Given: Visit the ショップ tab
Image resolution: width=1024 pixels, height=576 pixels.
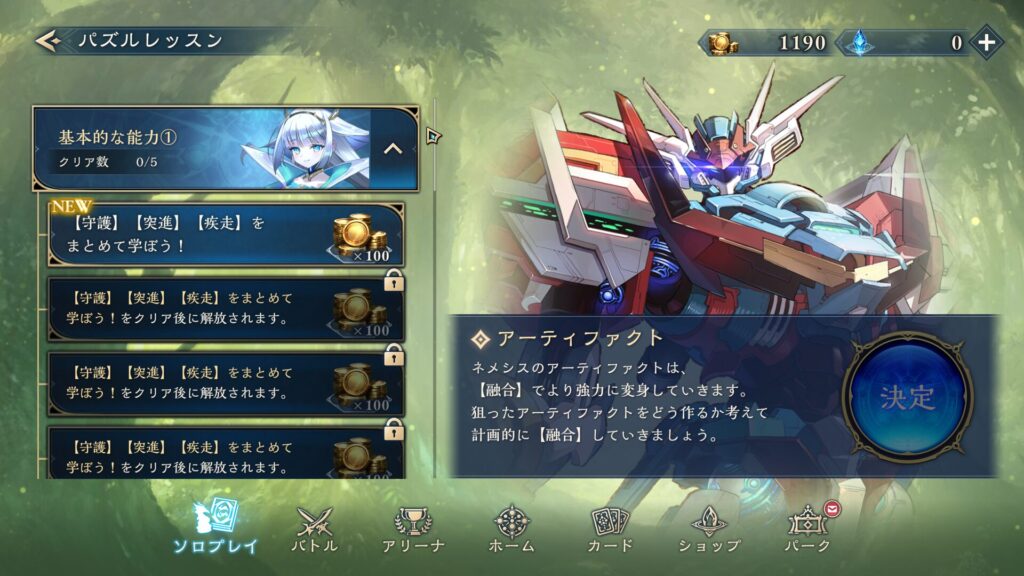Looking at the screenshot, I should point(709,529).
